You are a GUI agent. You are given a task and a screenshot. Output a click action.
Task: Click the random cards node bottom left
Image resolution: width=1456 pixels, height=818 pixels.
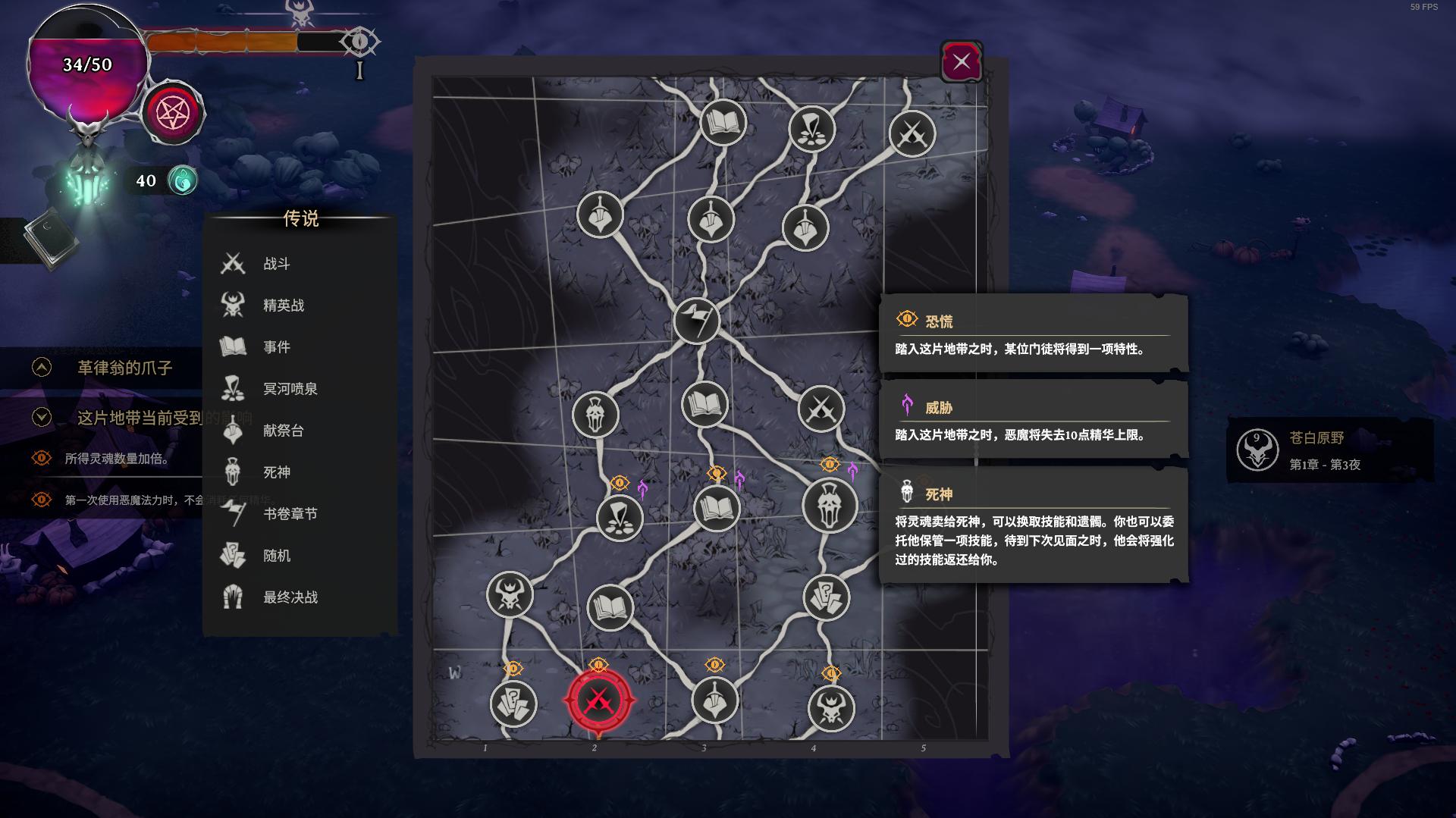tap(514, 704)
